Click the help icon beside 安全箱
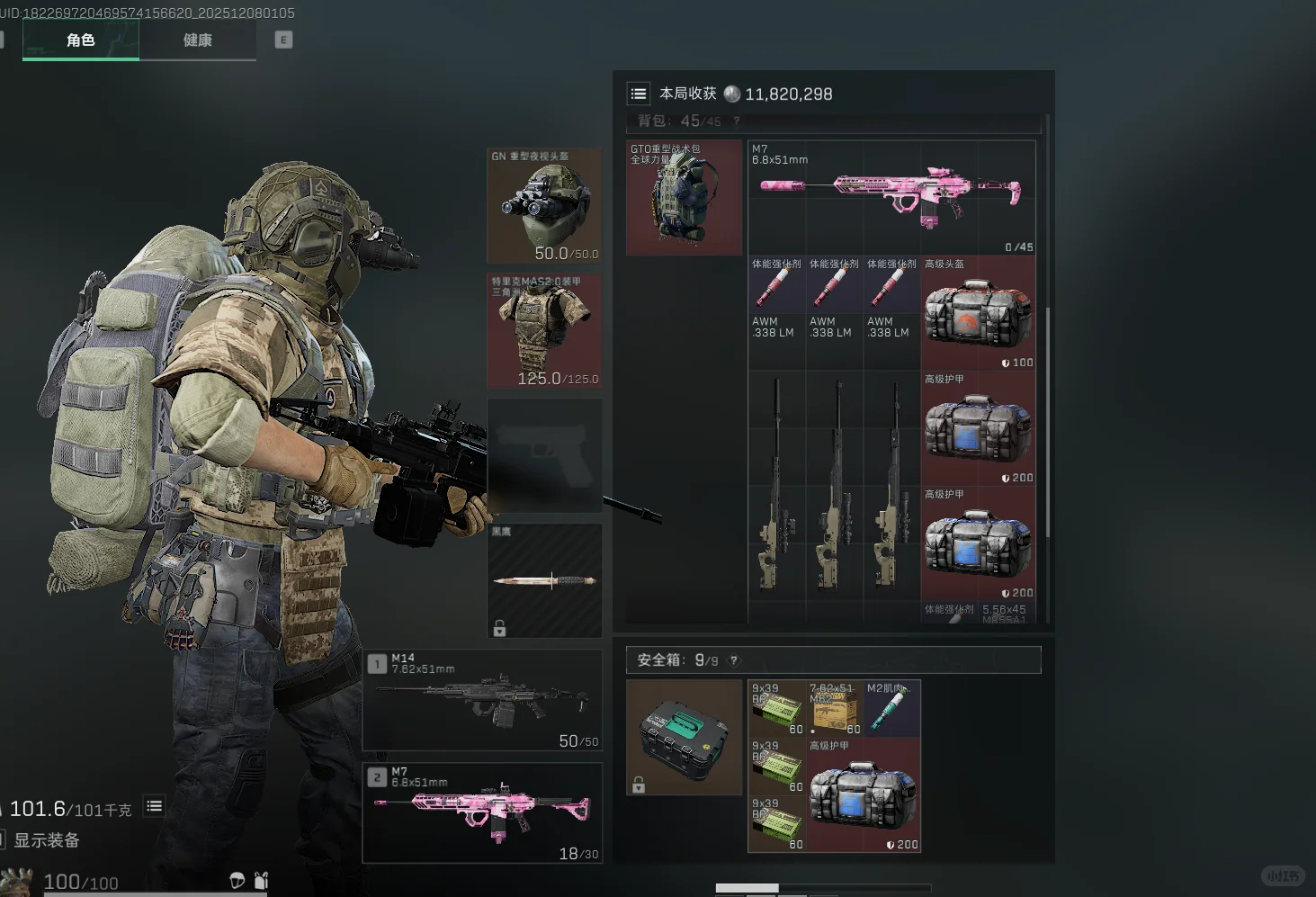Image resolution: width=1316 pixels, height=897 pixels. (x=734, y=660)
